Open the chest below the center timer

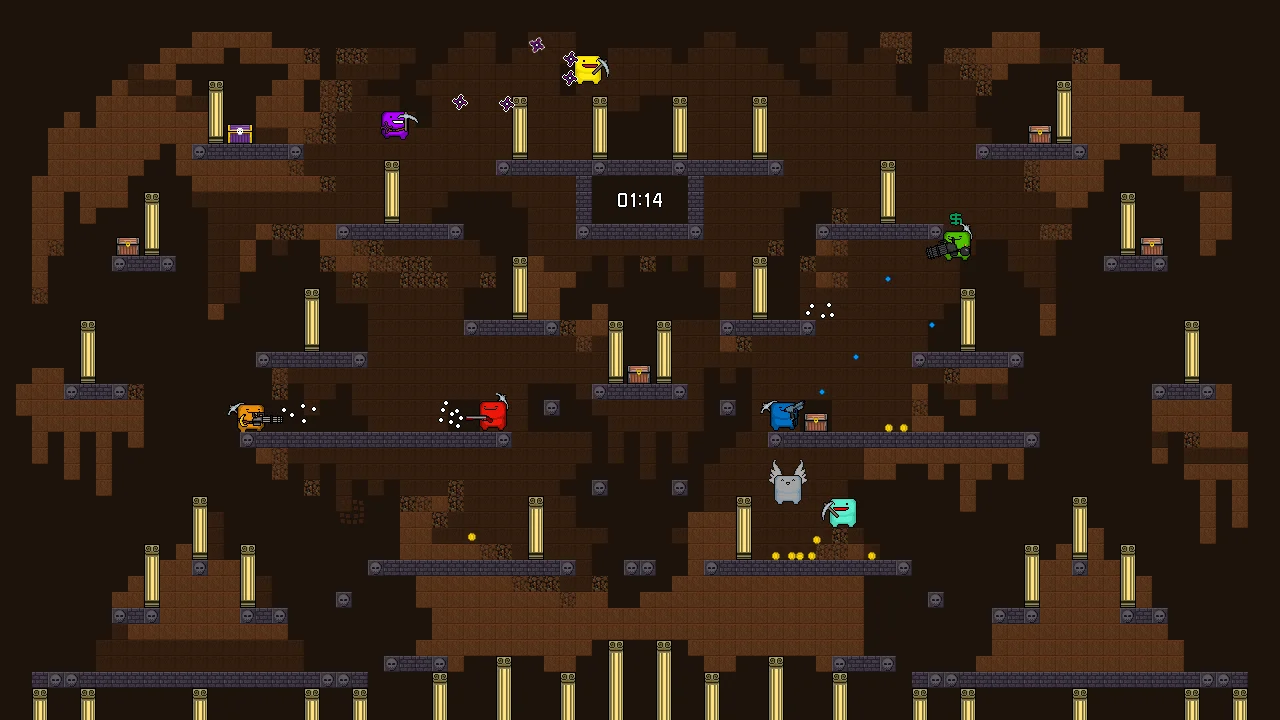(638, 375)
